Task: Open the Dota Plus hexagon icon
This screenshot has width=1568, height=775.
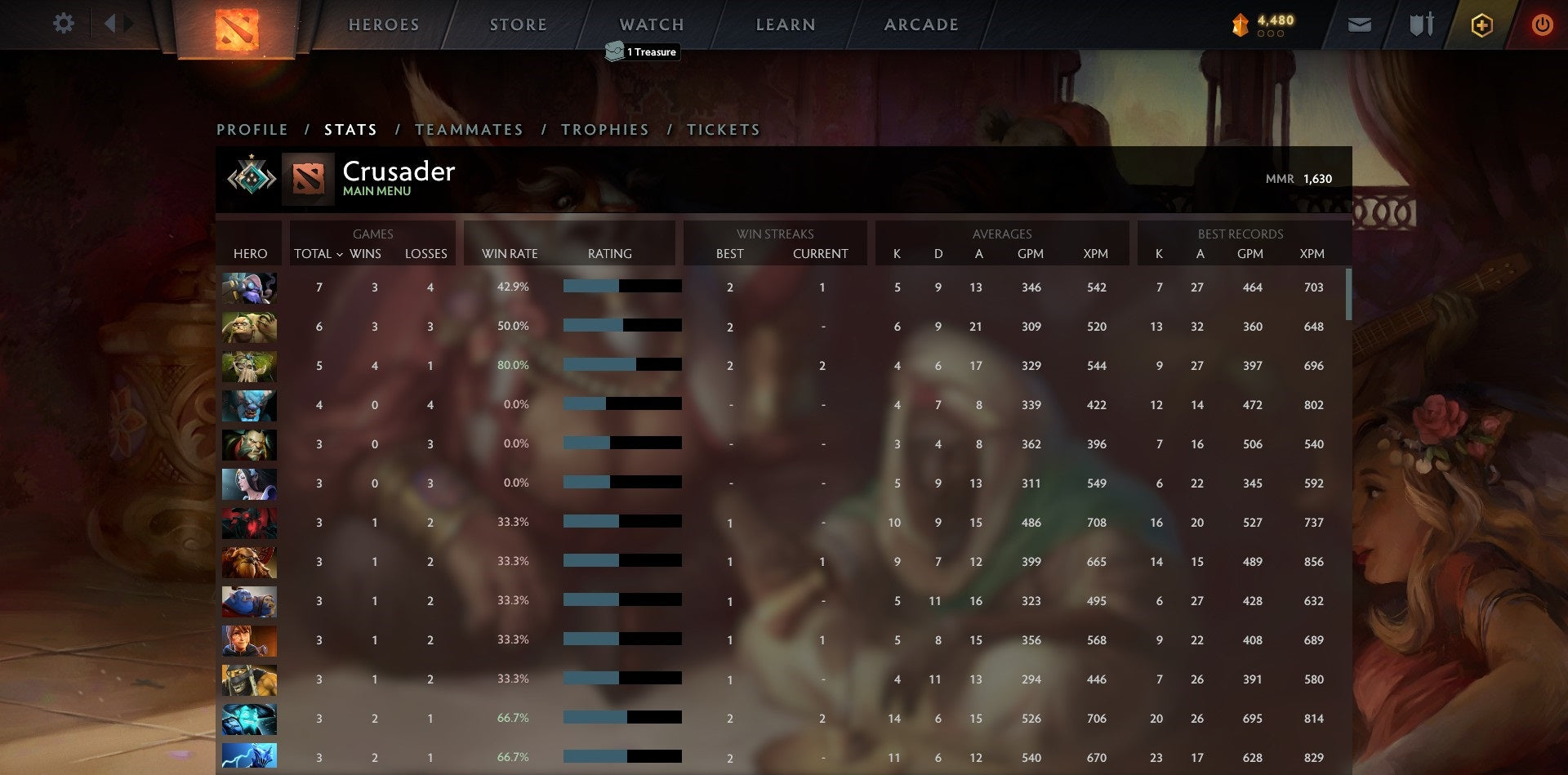Action: tap(1481, 24)
